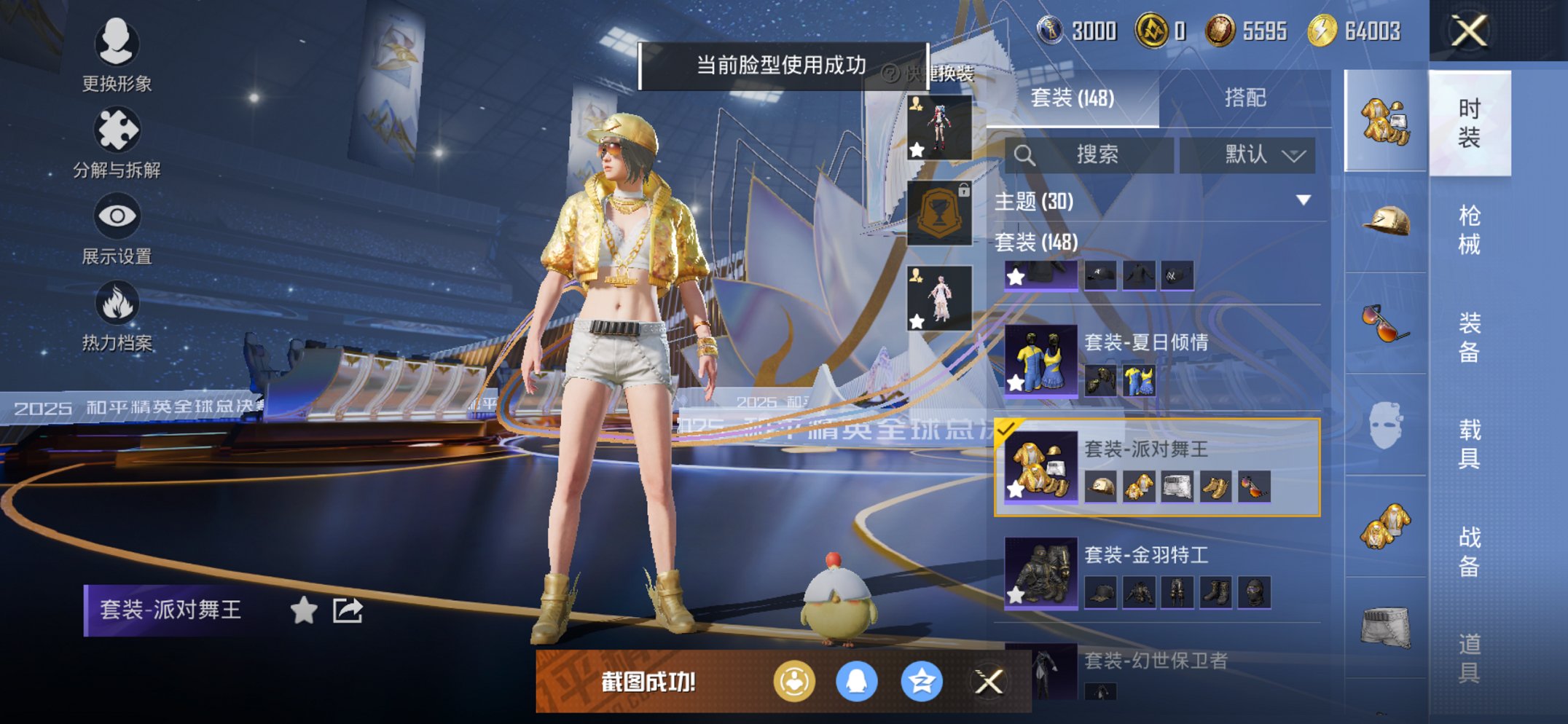Switch to the 搭配 tab
The image size is (1568, 724).
point(1245,98)
